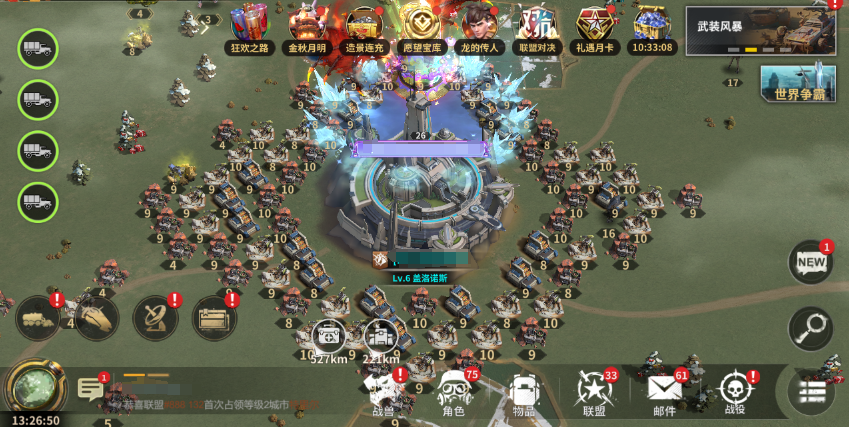
Task: Open the 战兽 war beast menu
Action: 384,392
